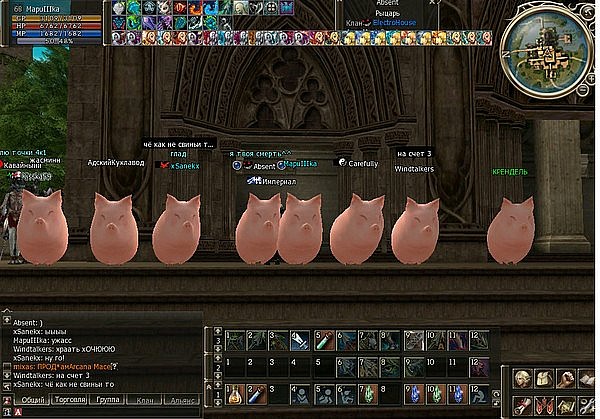Image resolution: width=600 pixels, height=419 pixels.
Task: Use the blue vial in bottom hotbar slot 2
Action: pos(257,391)
